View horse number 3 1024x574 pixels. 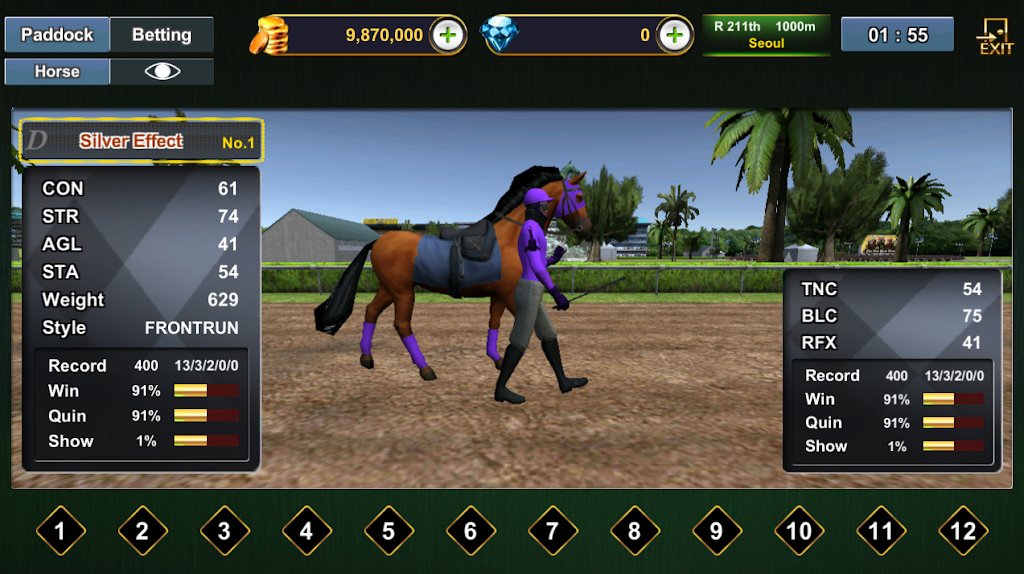224,531
